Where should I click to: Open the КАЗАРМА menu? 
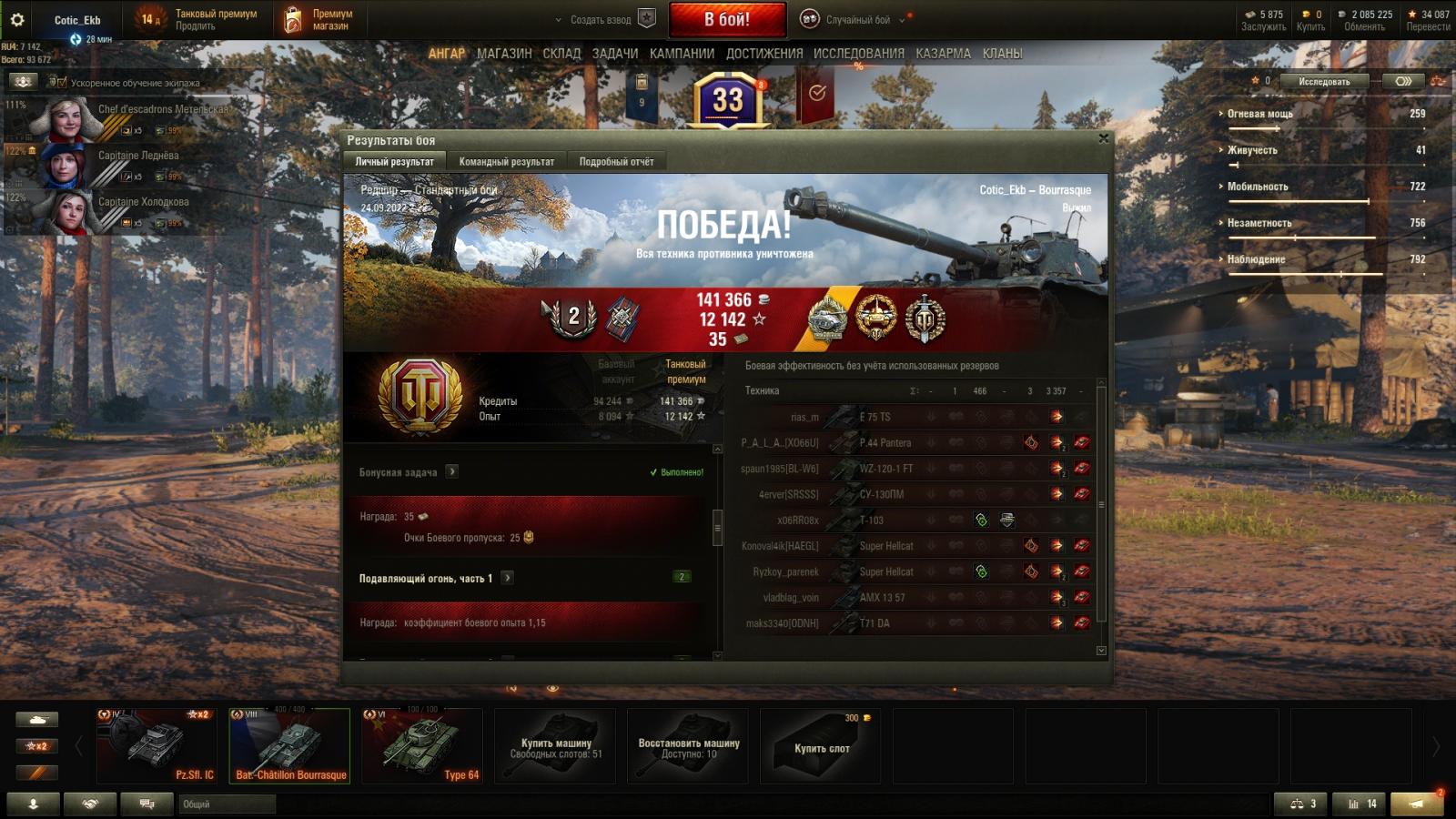943,54
